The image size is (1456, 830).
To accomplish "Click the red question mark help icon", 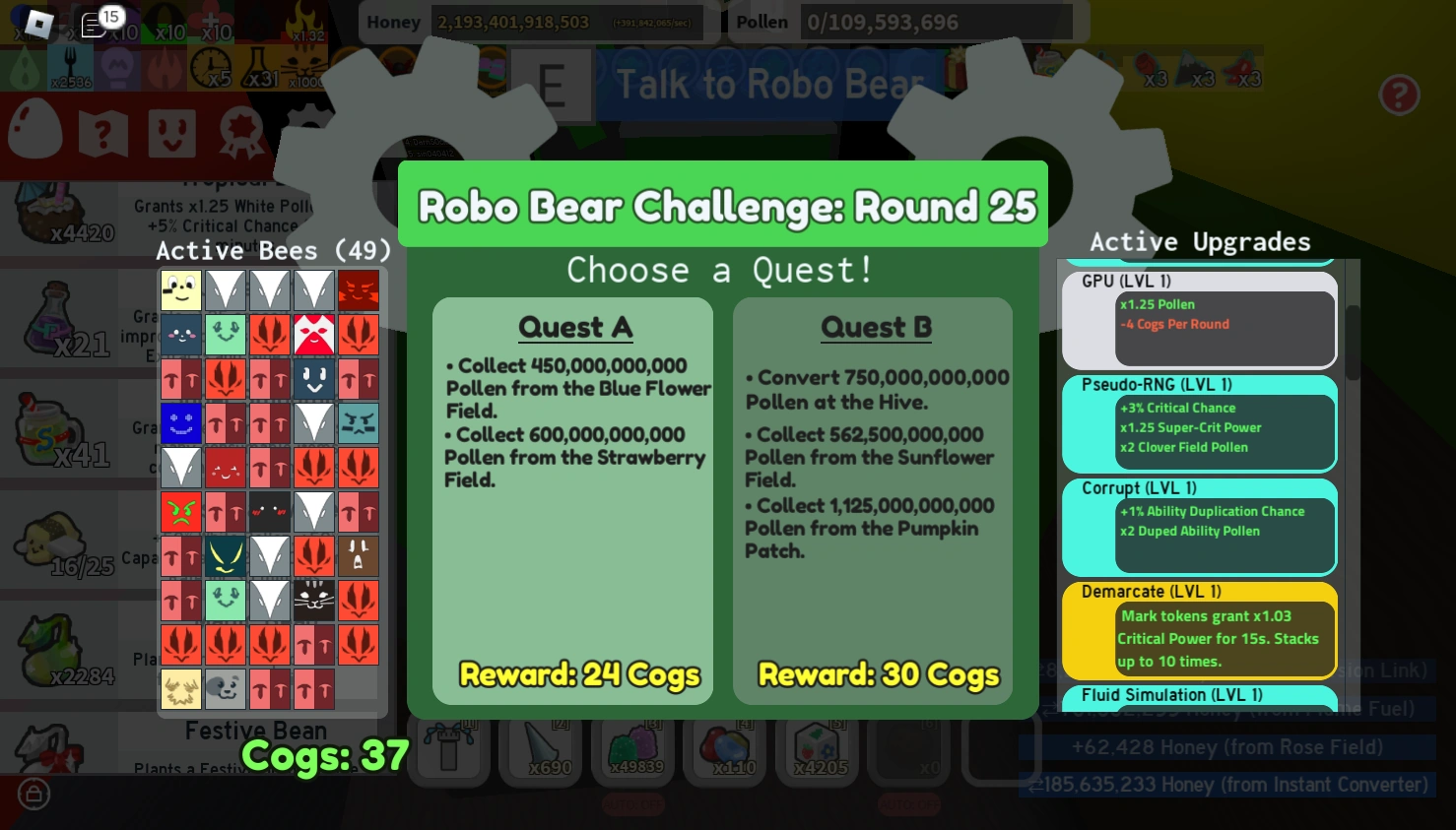I will tap(1400, 96).
